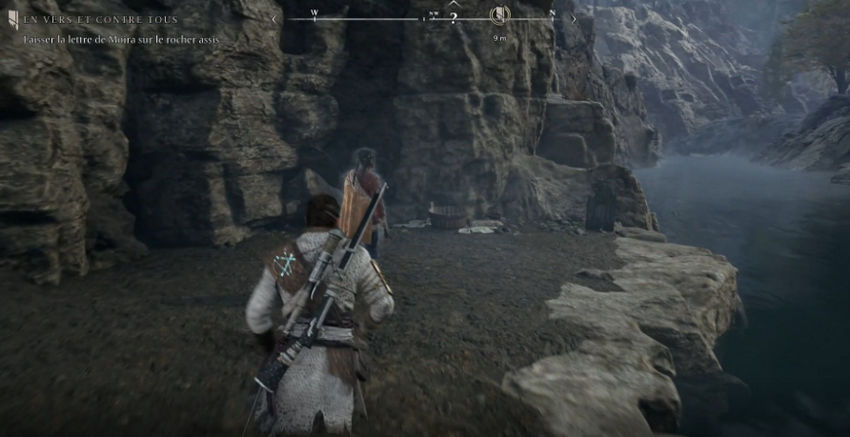Image resolution: width=850 pixels, height=437 pixels.
Task: Click the quest banner icon beside the title
Action: point(13,19)
